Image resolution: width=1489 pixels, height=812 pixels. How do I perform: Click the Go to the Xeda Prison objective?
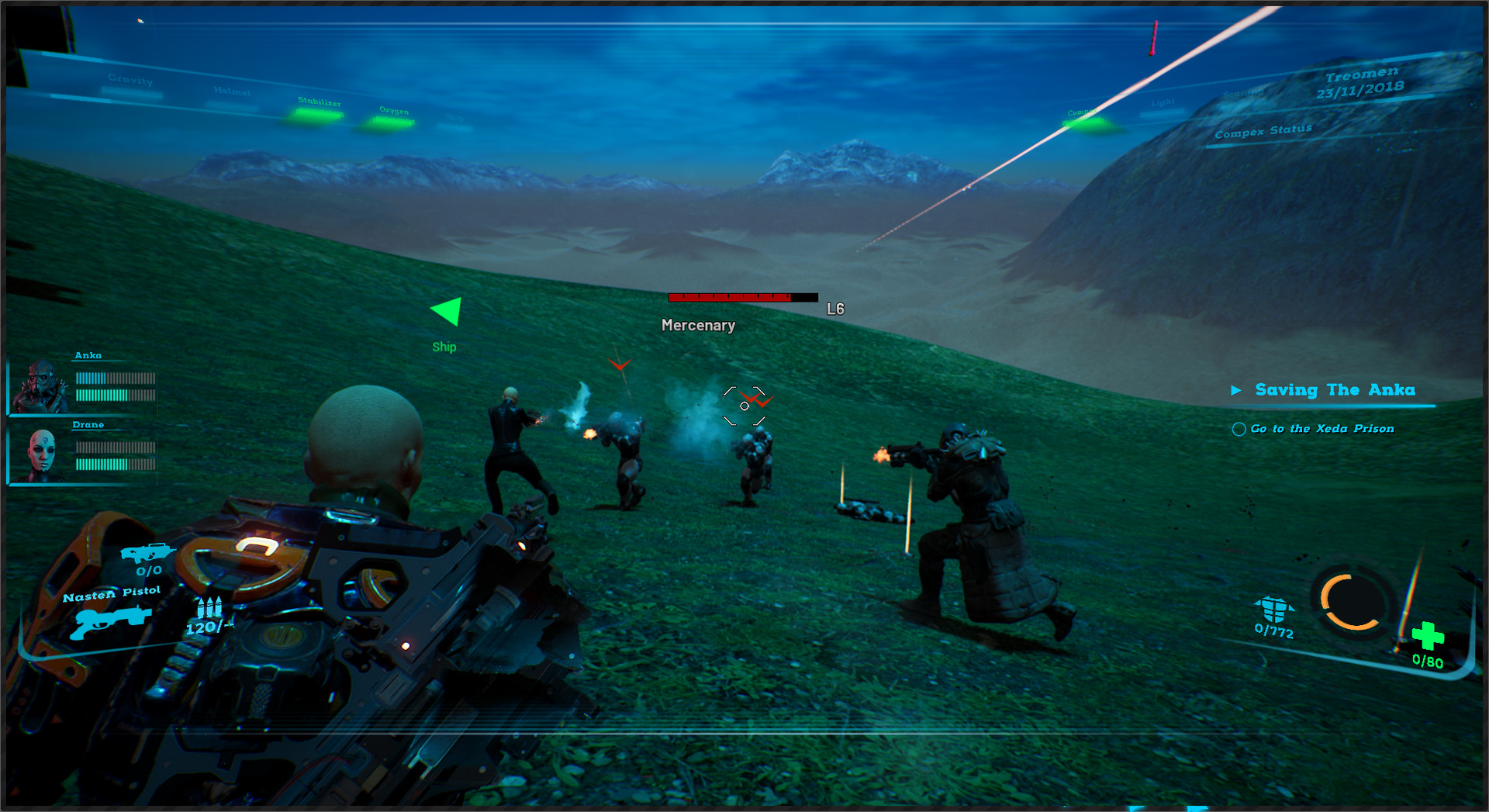(1321, 428)
